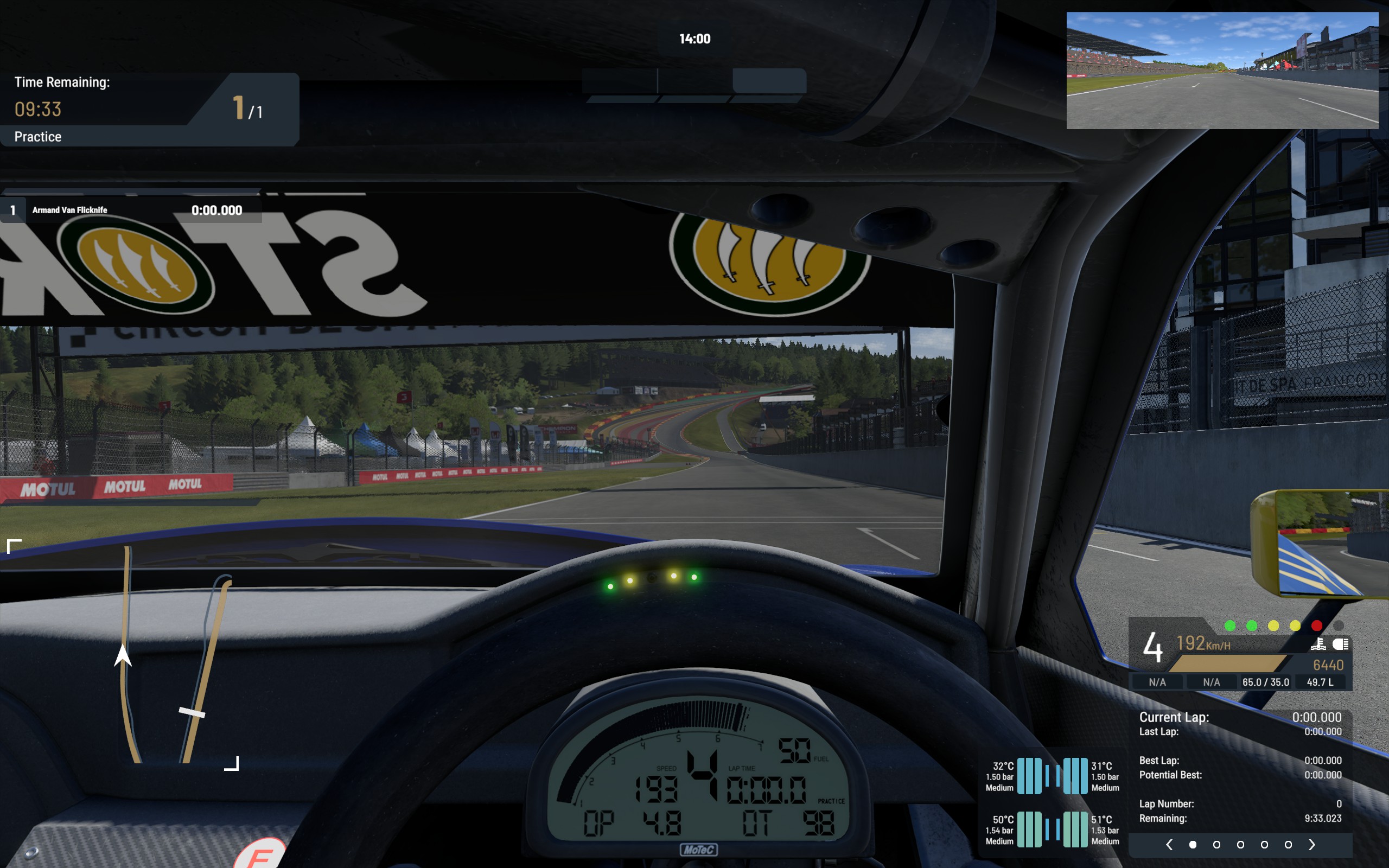Viewport: 1389px width, 868px height.
Task: Select the second page dot on dashboard widget
Action: click(x=1217, y=845)
